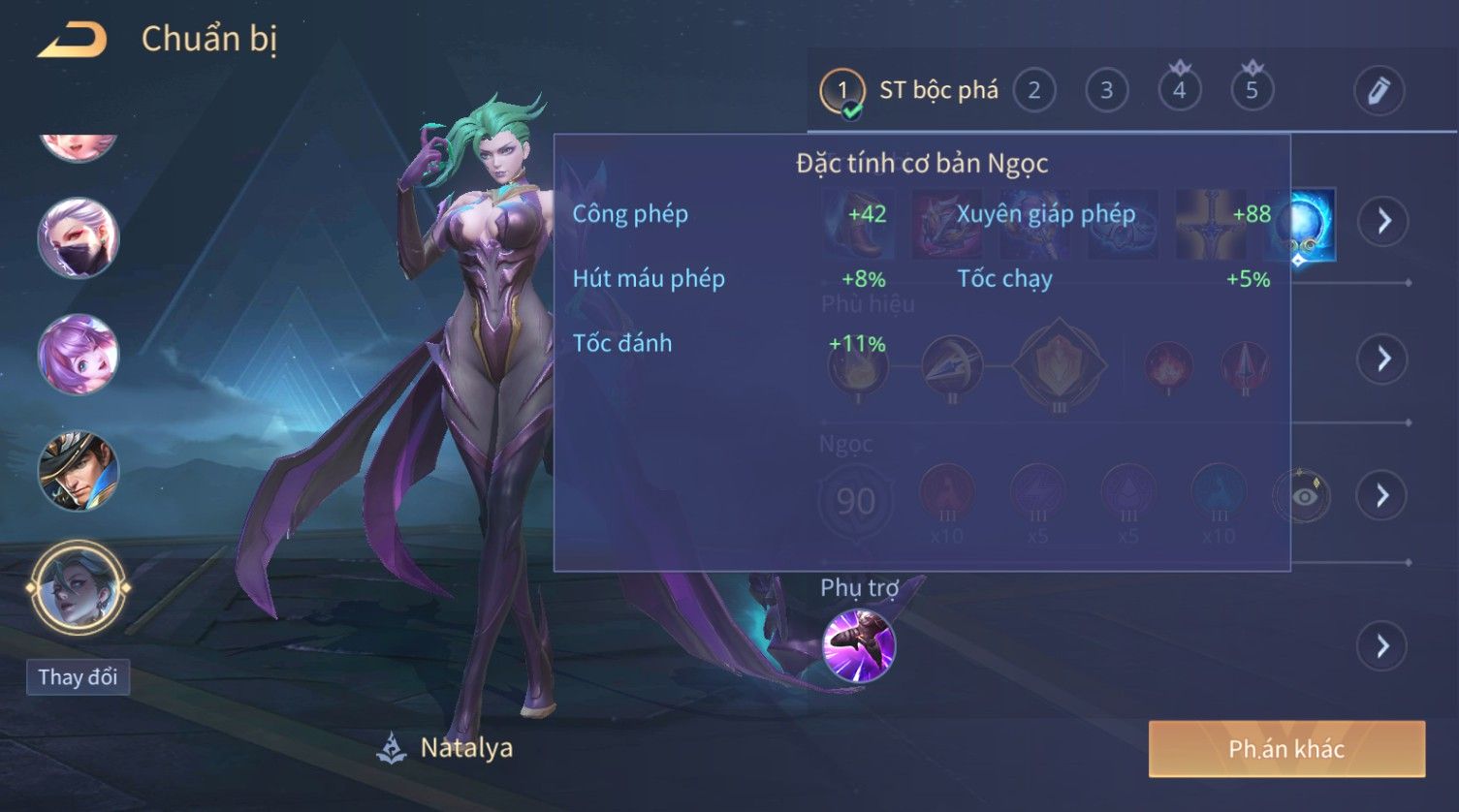Image resolution: width=1459 pixels, height=812 pixels.
Task: Select the highlighted Natalya hero portrait
Action: pyautogui.click(x=78, y=587)
